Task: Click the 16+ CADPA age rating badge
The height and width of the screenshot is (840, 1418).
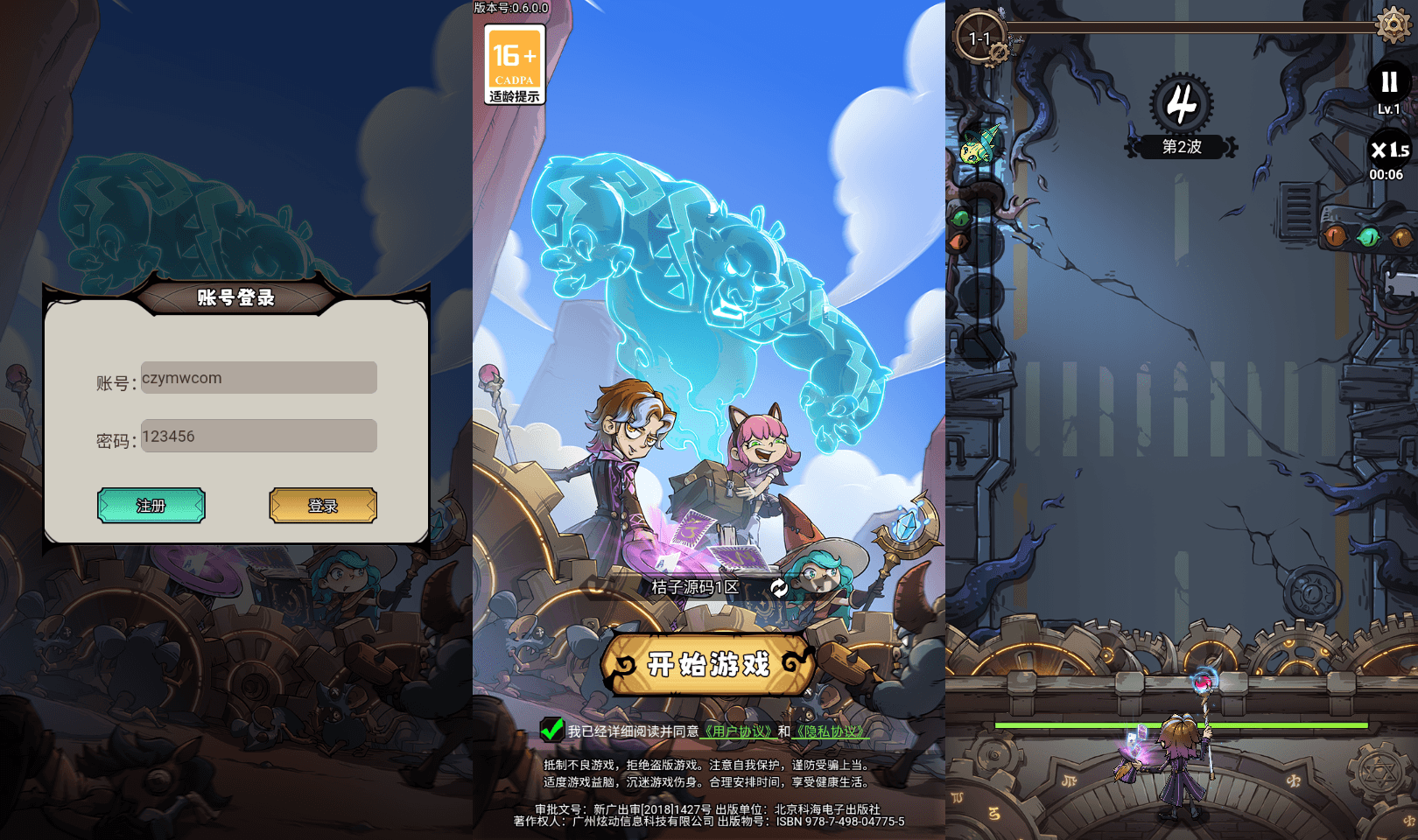Action: (x=514, y=61)
